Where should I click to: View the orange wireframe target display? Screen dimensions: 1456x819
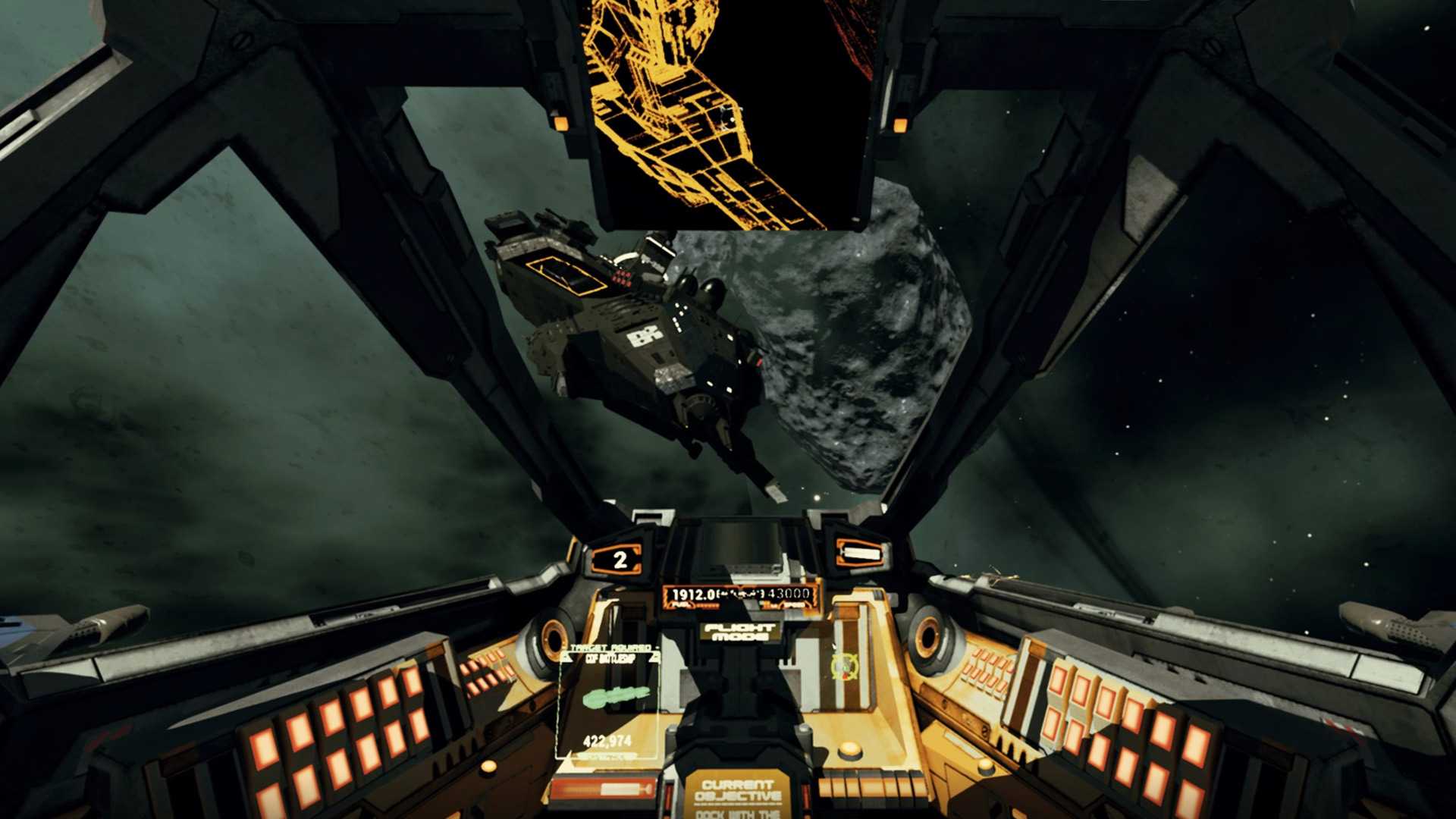tap(730, 114)
